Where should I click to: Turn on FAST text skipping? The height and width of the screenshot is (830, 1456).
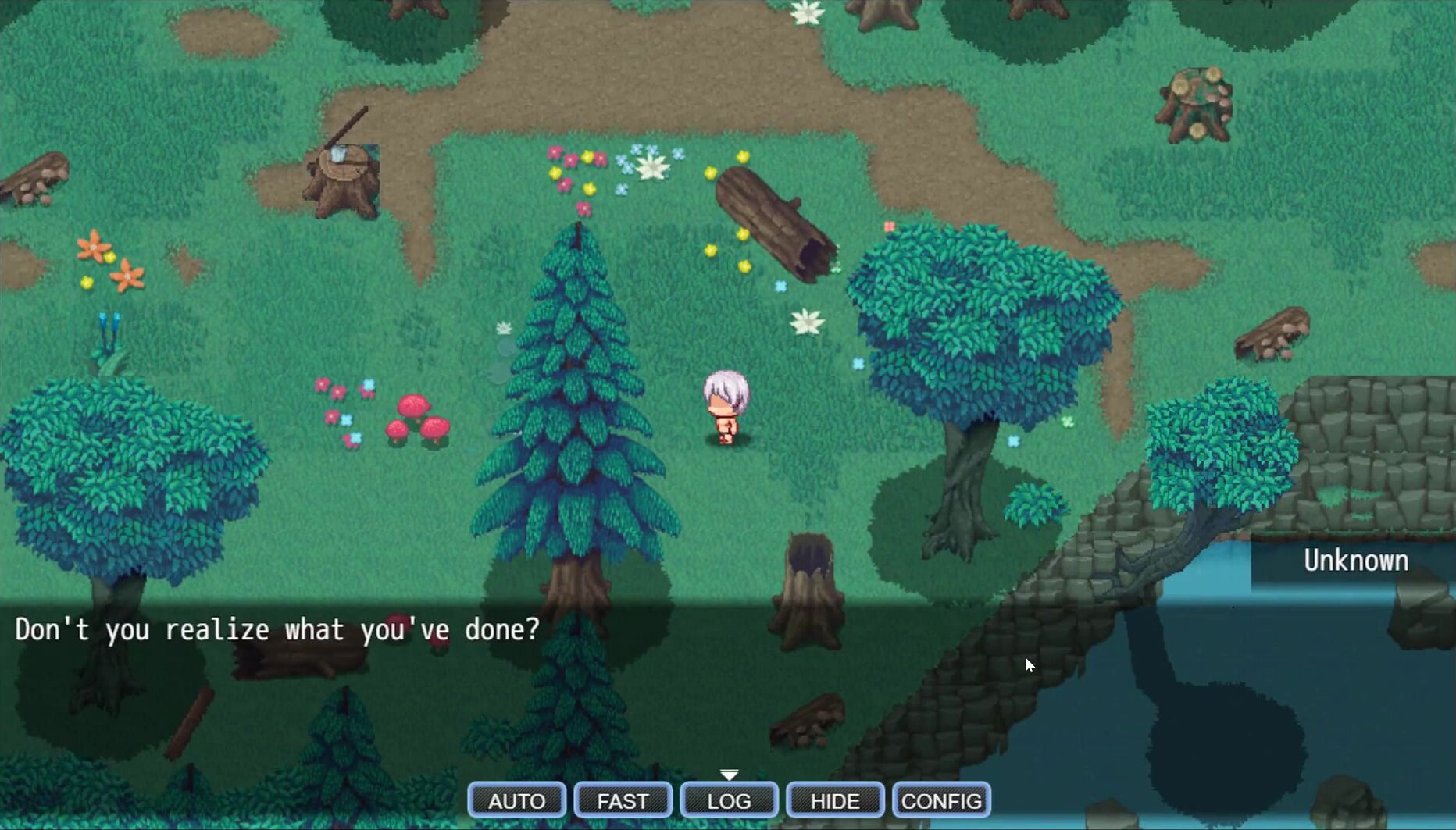(x=623, y=800)
